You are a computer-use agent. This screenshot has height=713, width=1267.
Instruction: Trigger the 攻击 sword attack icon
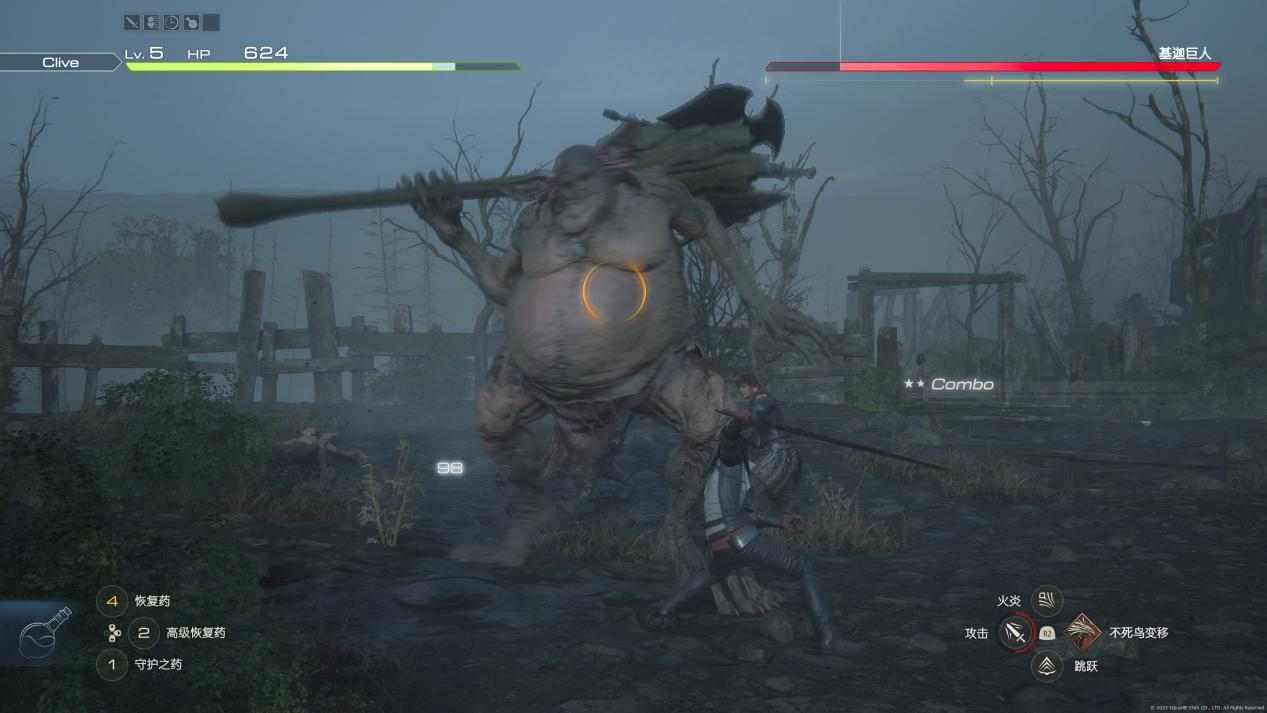[x=1015, y=633]
